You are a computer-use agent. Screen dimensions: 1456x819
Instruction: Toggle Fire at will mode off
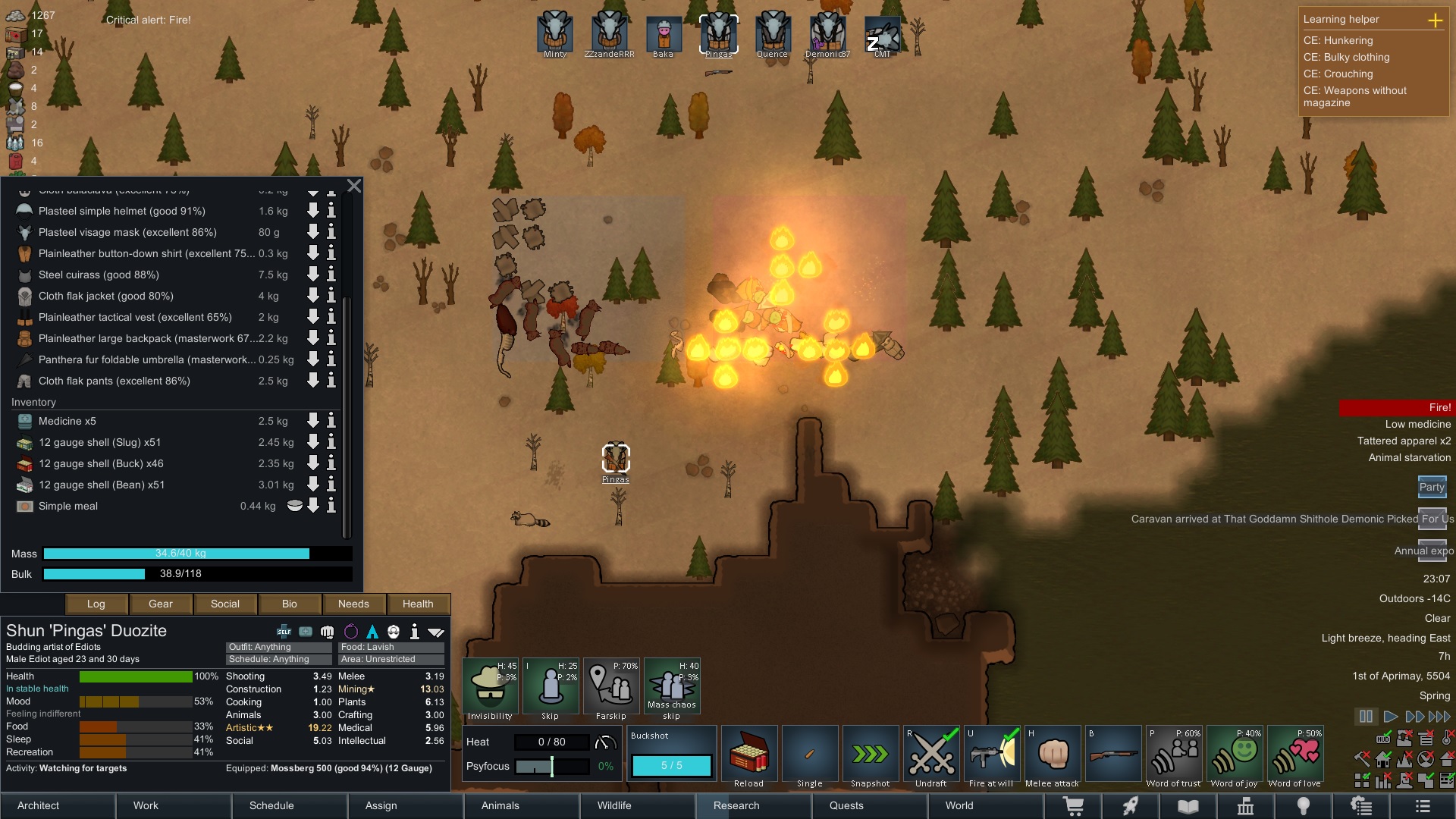click(x=992, y=753)
